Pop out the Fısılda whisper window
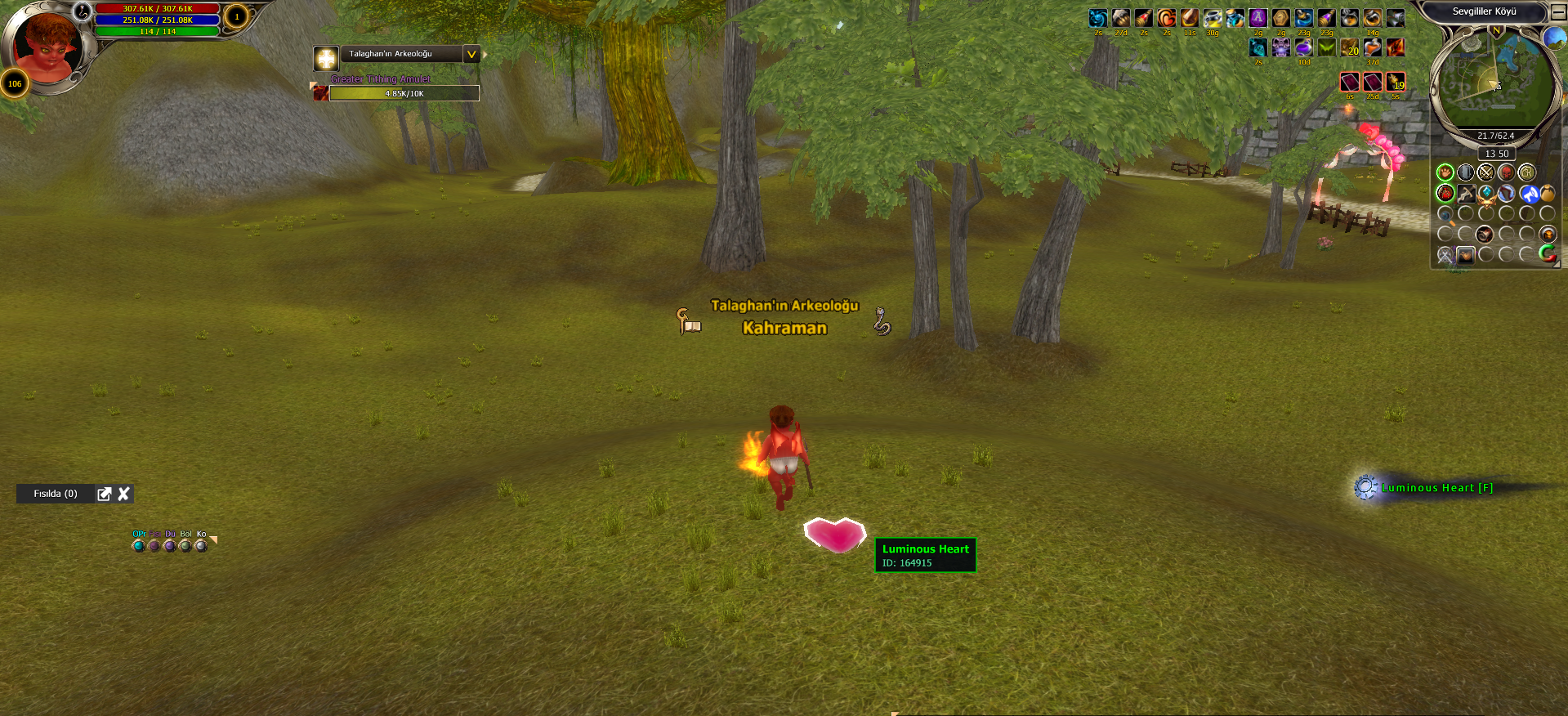This screenshot has height=716, width=1568. [104, 494]
